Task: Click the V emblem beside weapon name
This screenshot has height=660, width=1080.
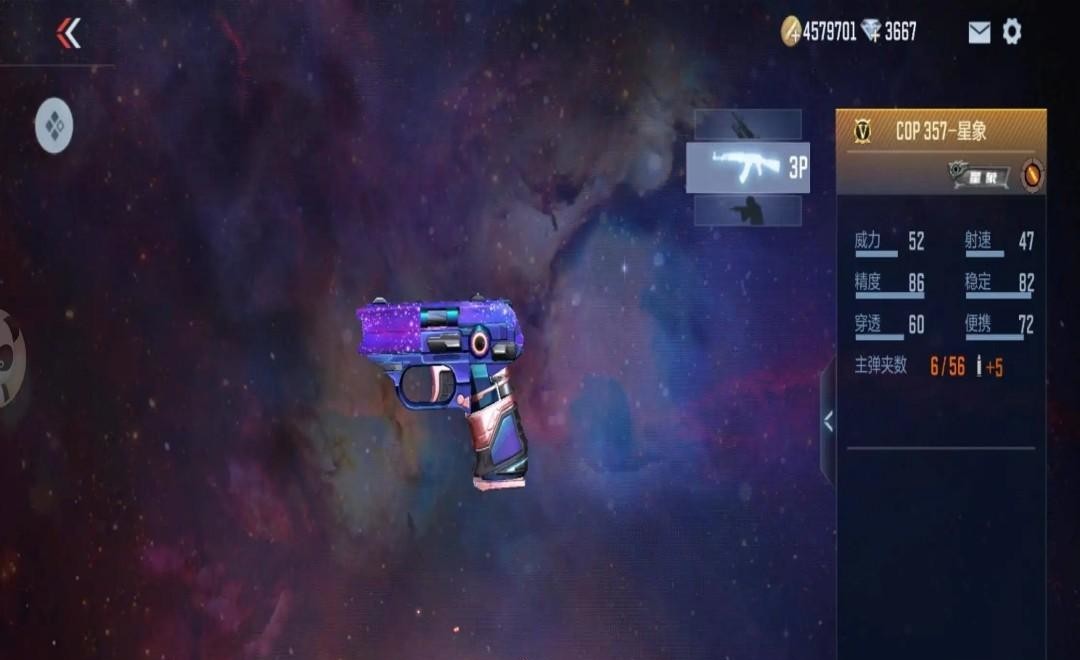Action: [863, 131]
